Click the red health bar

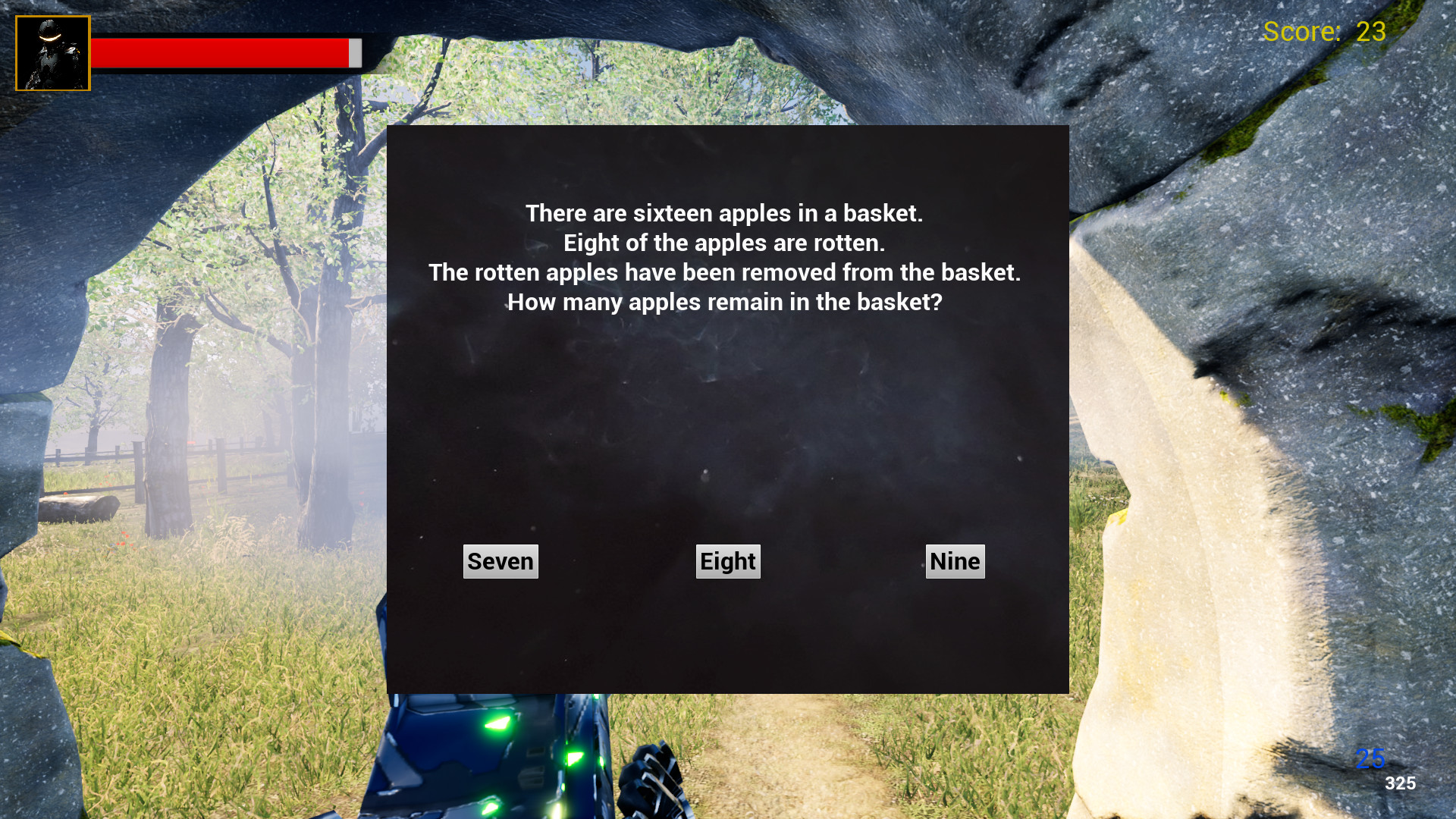point(220,54)
